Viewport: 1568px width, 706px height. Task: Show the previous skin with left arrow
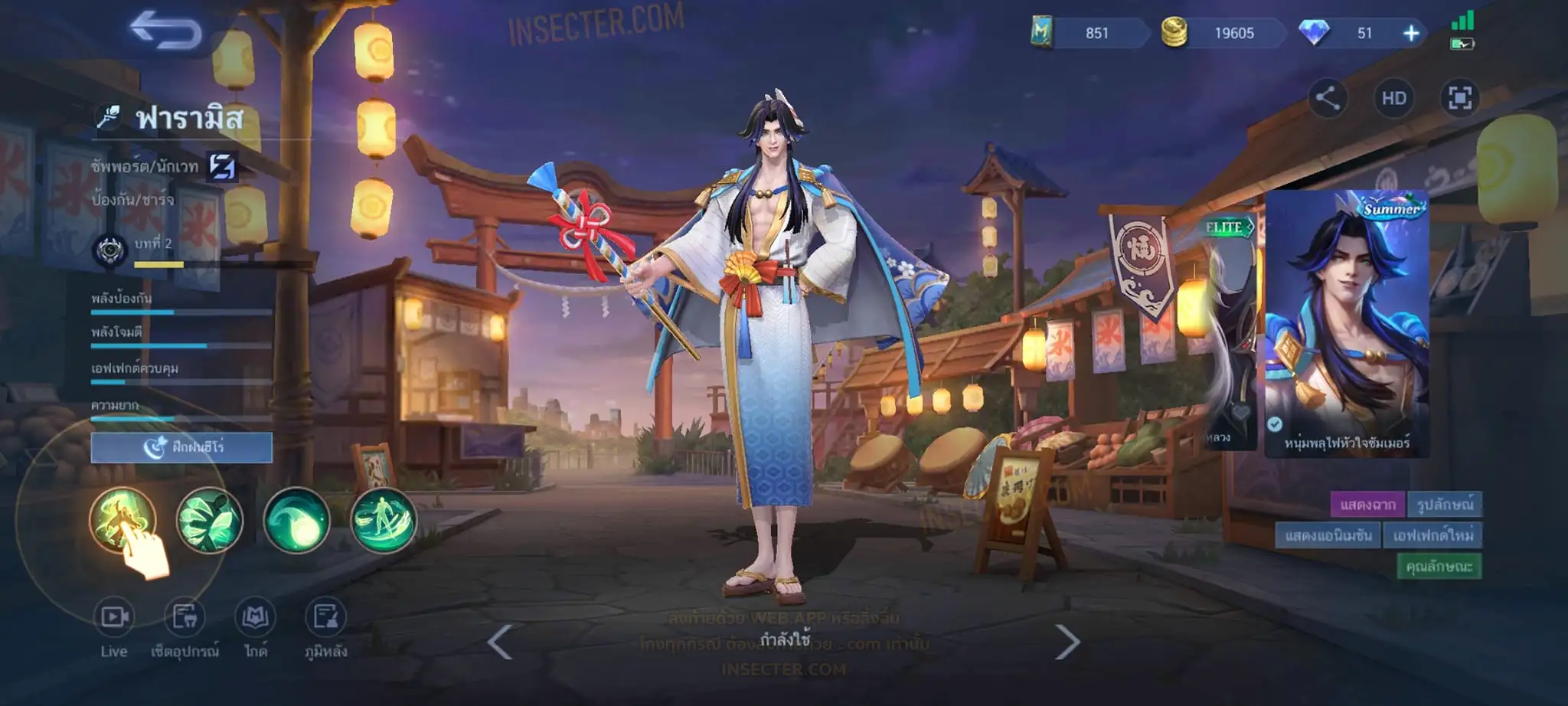[501, 642]
